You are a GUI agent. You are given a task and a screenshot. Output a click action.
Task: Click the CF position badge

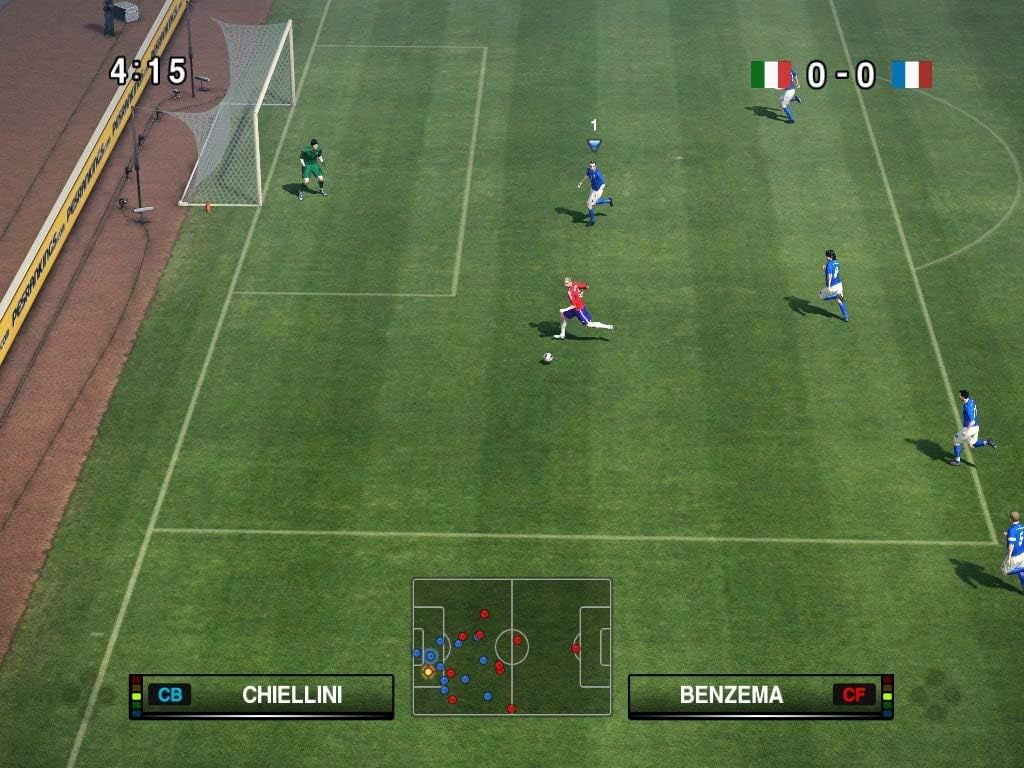click(x=853, y=695)
